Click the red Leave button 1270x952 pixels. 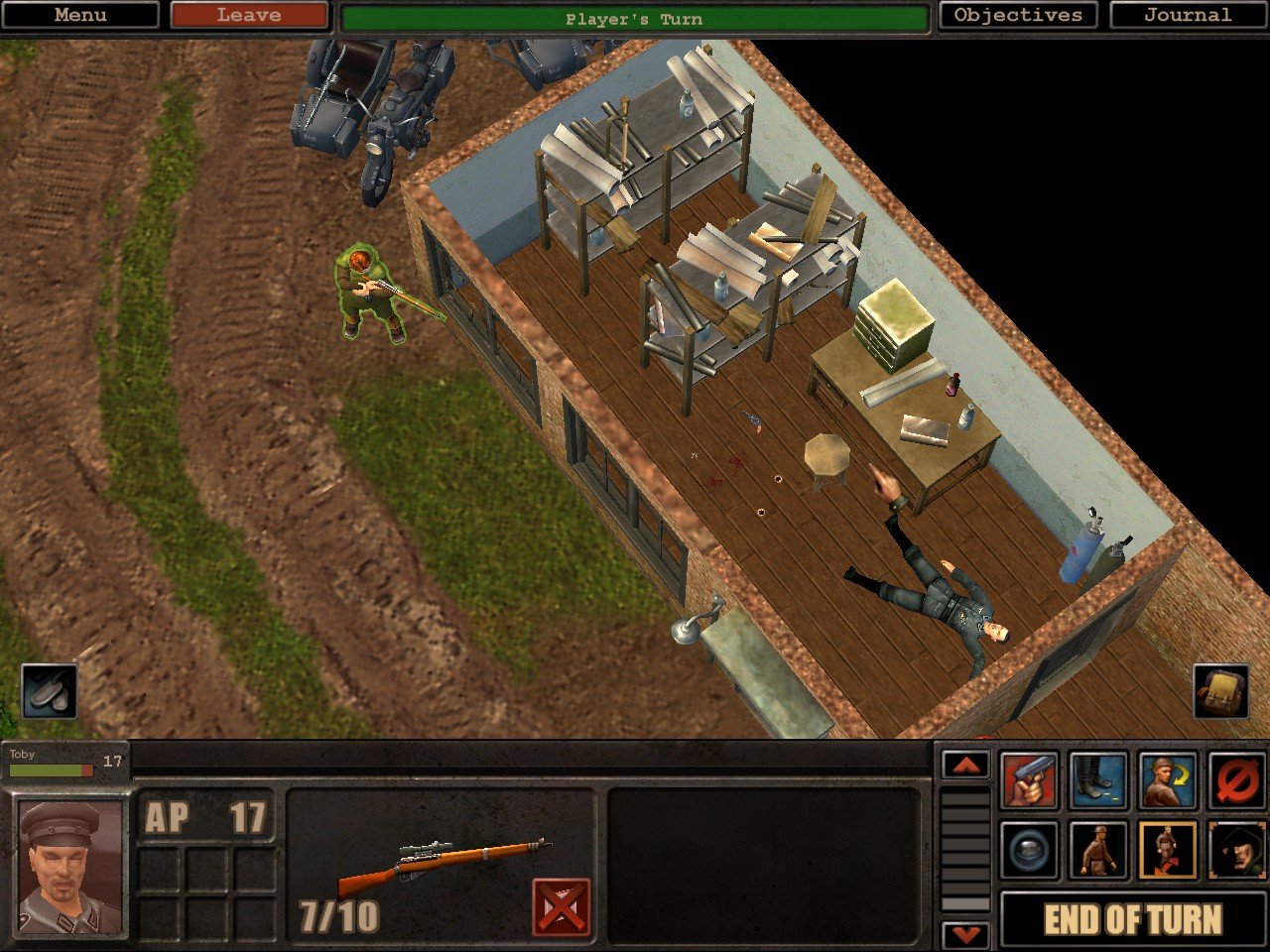248,15
